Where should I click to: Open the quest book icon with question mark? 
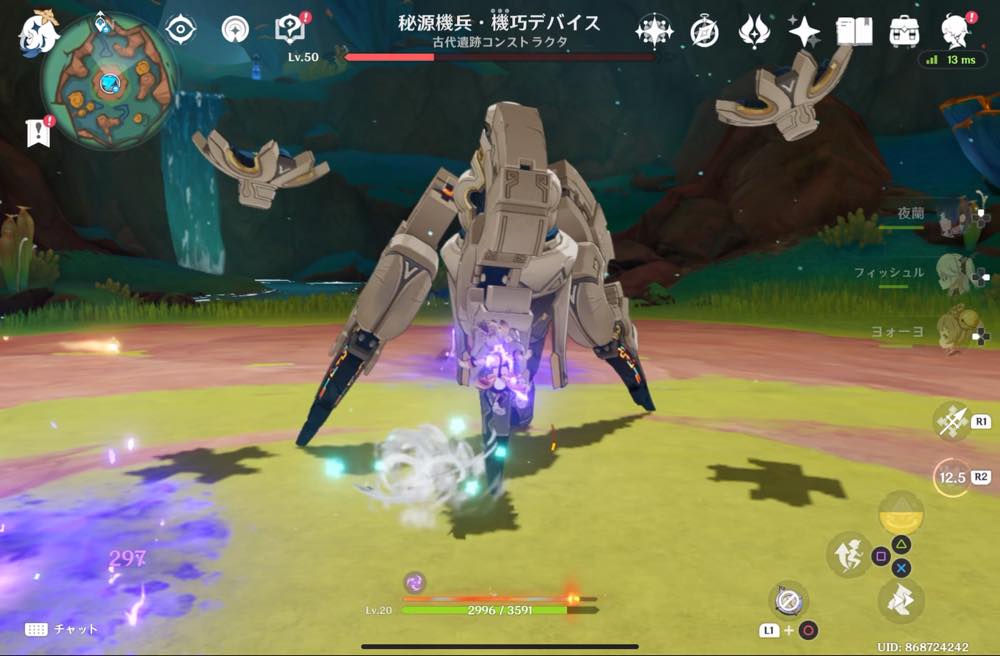(x=288, y=30)
